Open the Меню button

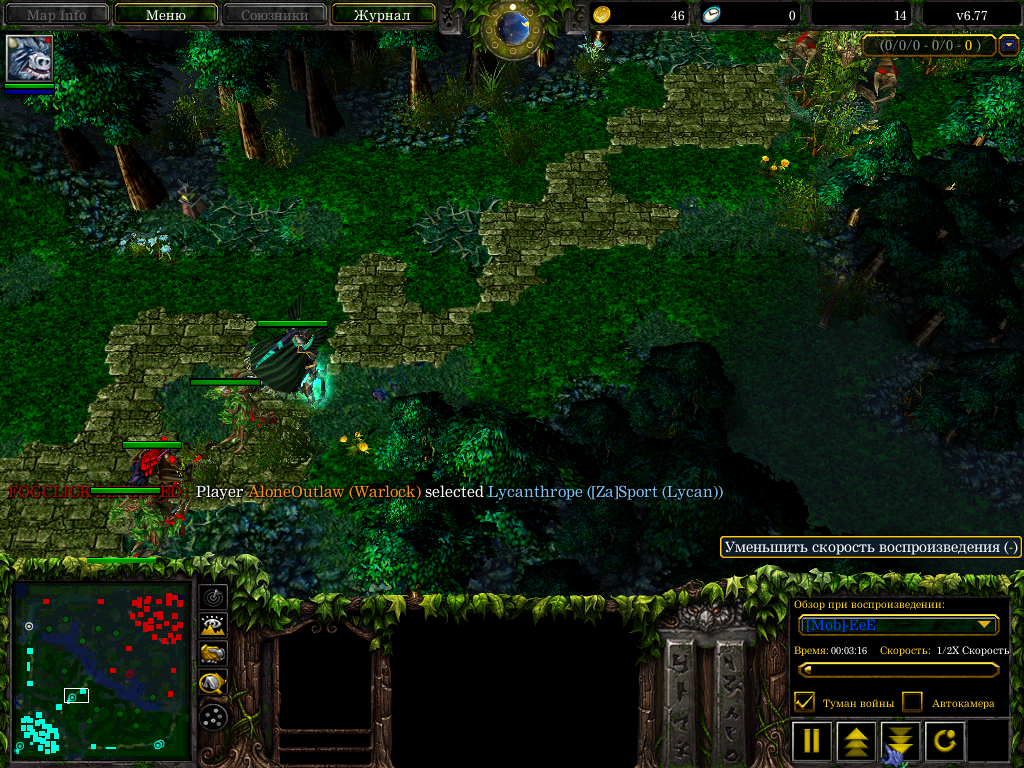coord(166,15)
